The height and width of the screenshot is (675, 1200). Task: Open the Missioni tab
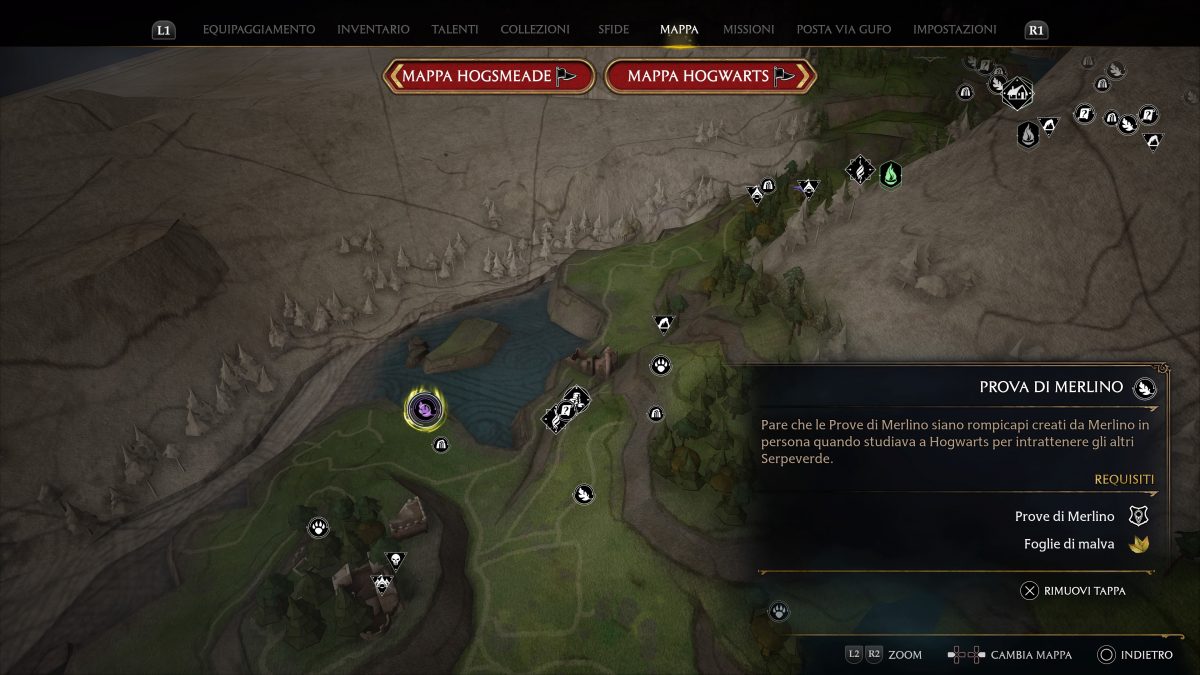(747, 30)
